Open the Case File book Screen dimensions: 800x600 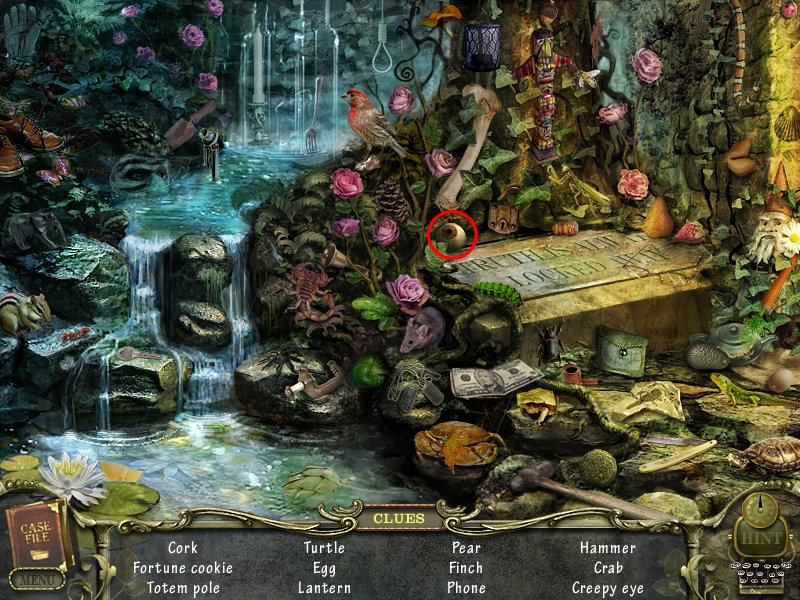pyautogui.click(x=36, y=533)
